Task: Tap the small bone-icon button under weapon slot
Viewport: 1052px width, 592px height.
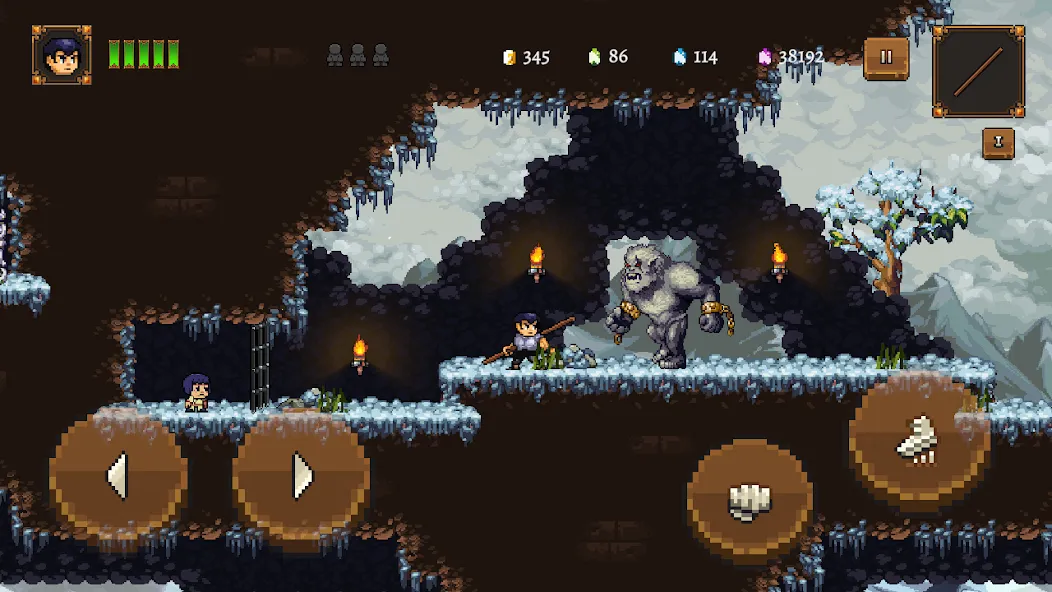Action: pos(997,143)
